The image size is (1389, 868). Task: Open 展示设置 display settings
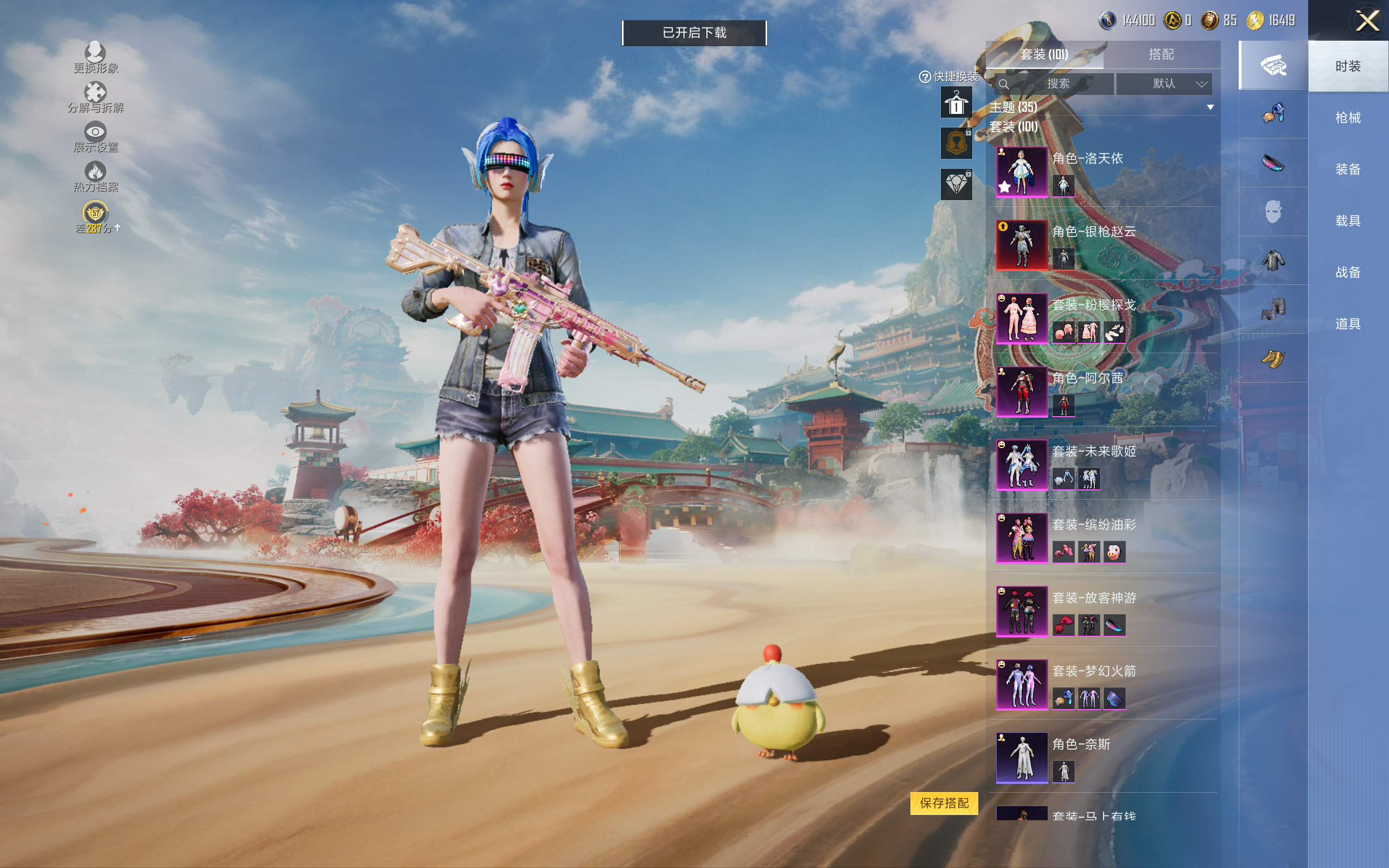point(95,137)
